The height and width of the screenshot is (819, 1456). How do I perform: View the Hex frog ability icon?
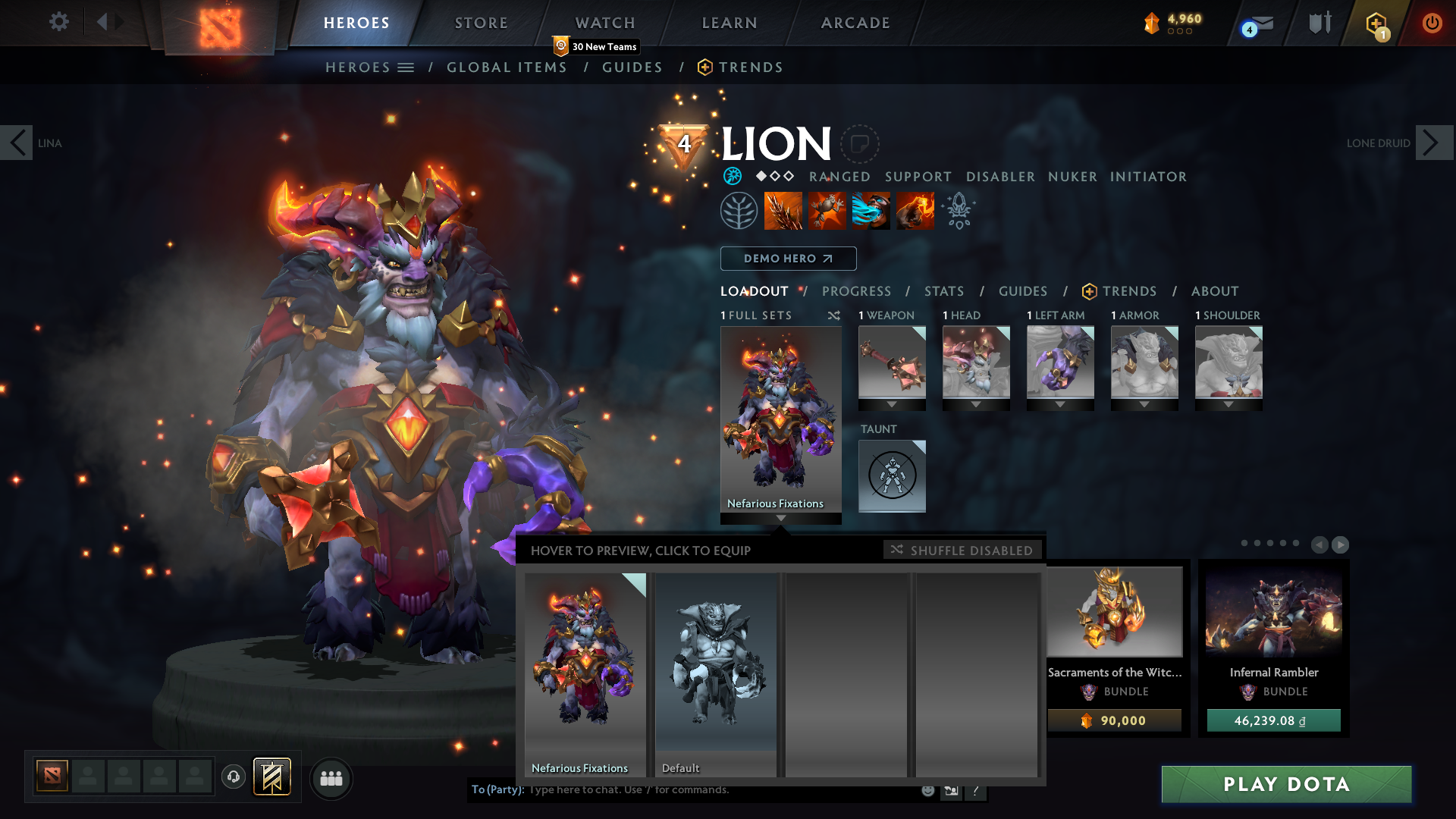[827, 211]
